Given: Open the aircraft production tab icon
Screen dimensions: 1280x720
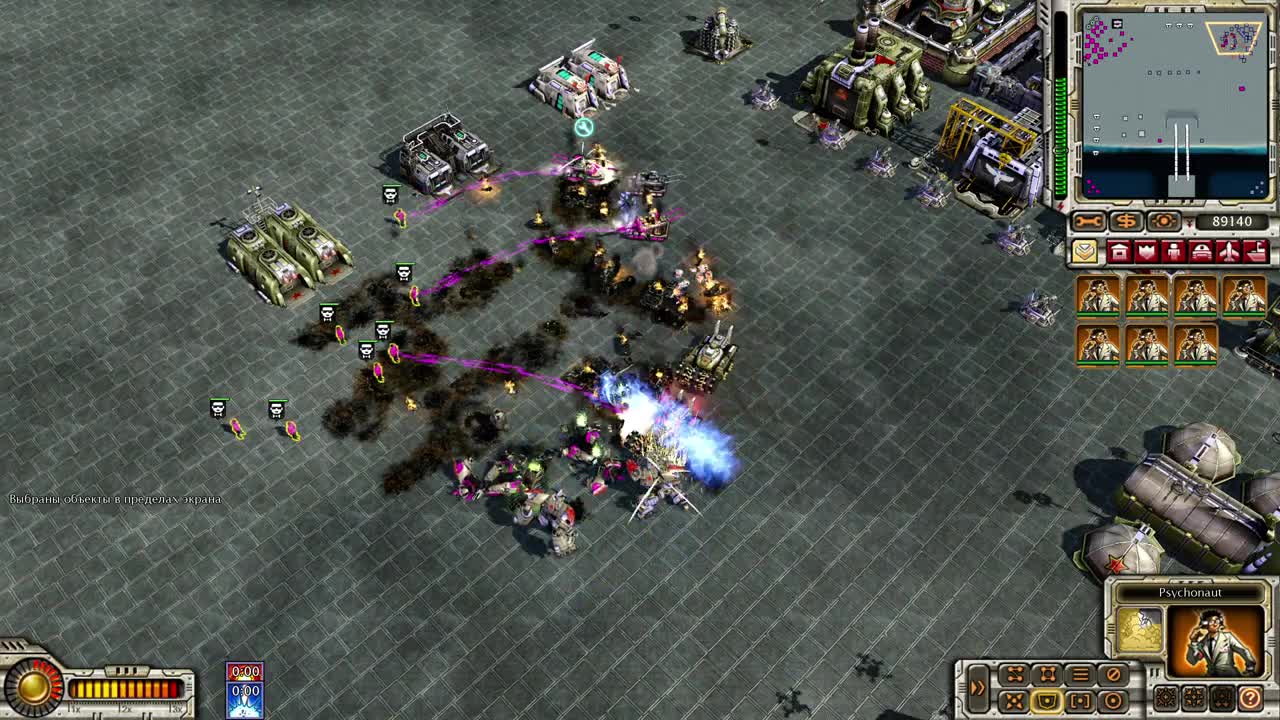Looking at the screenshot, I should pyautogui.click(x=1230, y=251).
